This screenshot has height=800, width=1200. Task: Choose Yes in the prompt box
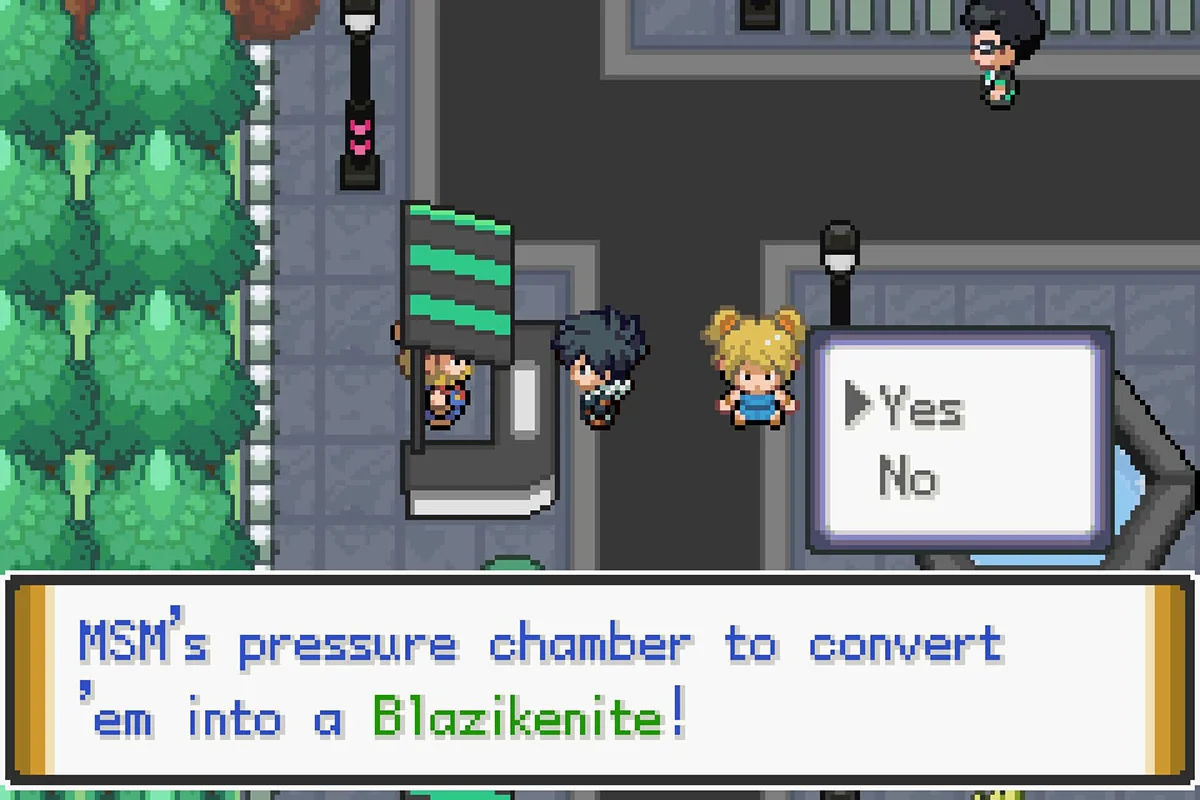click(921, 407)
